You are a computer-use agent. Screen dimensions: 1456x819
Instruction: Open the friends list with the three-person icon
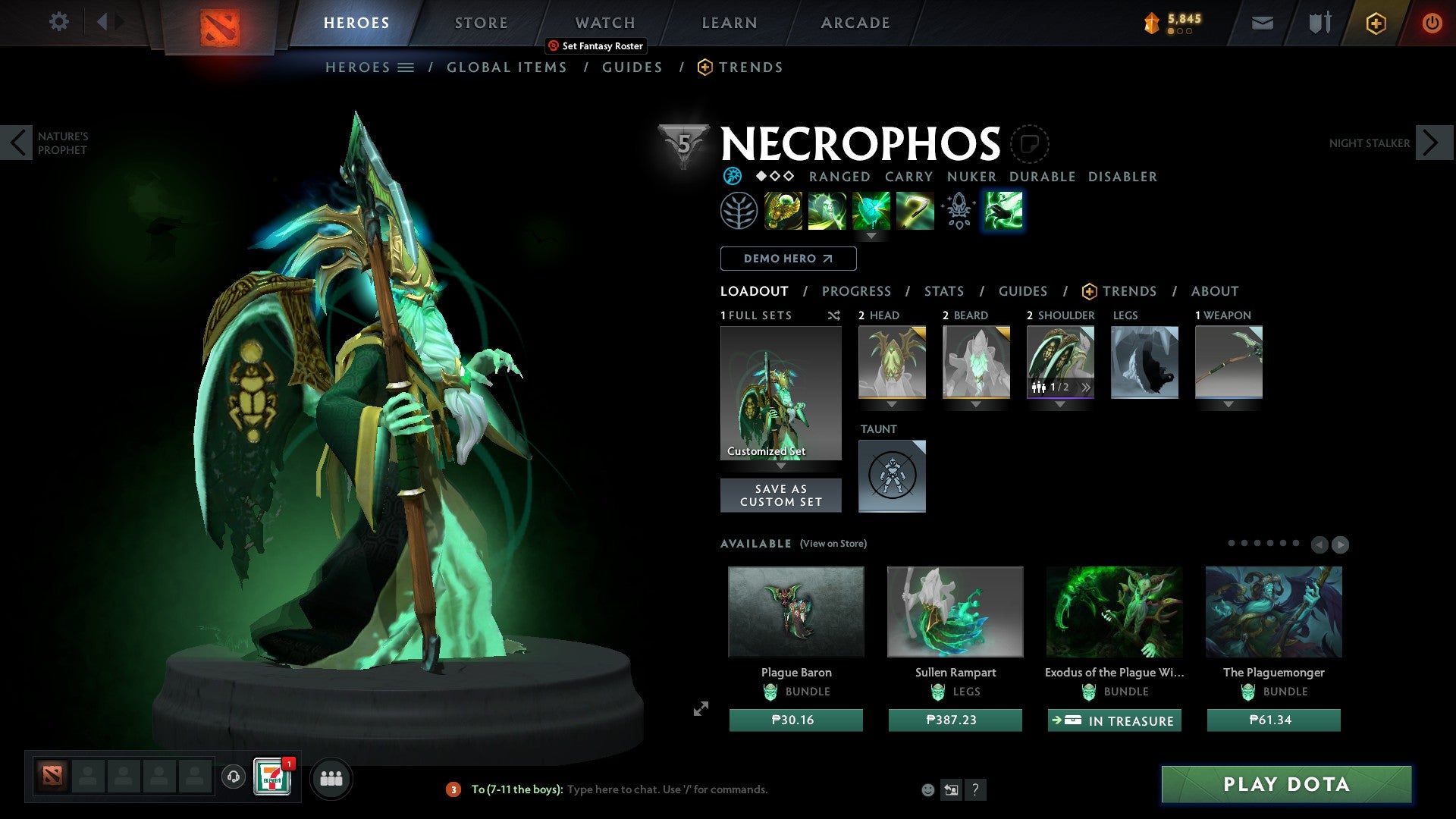pyautogui.click(x=331, y=778)
